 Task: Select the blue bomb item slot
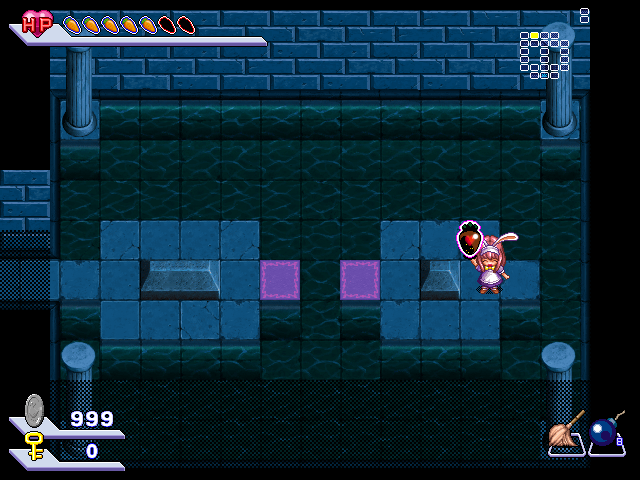pos(605,434)
